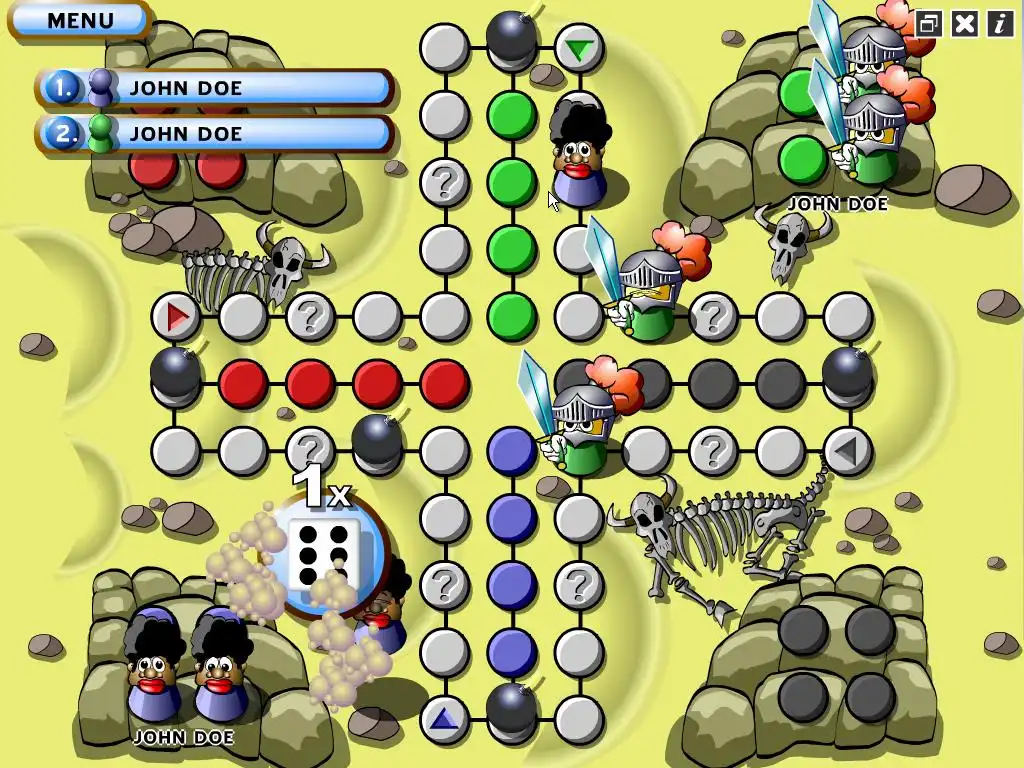Close the game with the X button
Viewport: 1024px width, 768px height.
coord(964,24)
